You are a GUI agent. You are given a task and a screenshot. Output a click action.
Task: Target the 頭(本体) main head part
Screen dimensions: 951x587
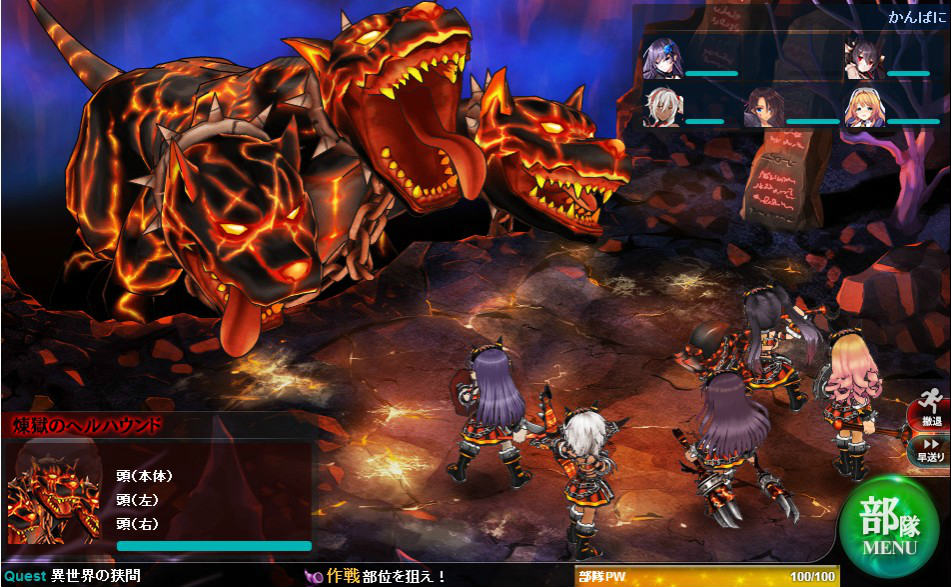pyautogui.click(x=143, y=476)
